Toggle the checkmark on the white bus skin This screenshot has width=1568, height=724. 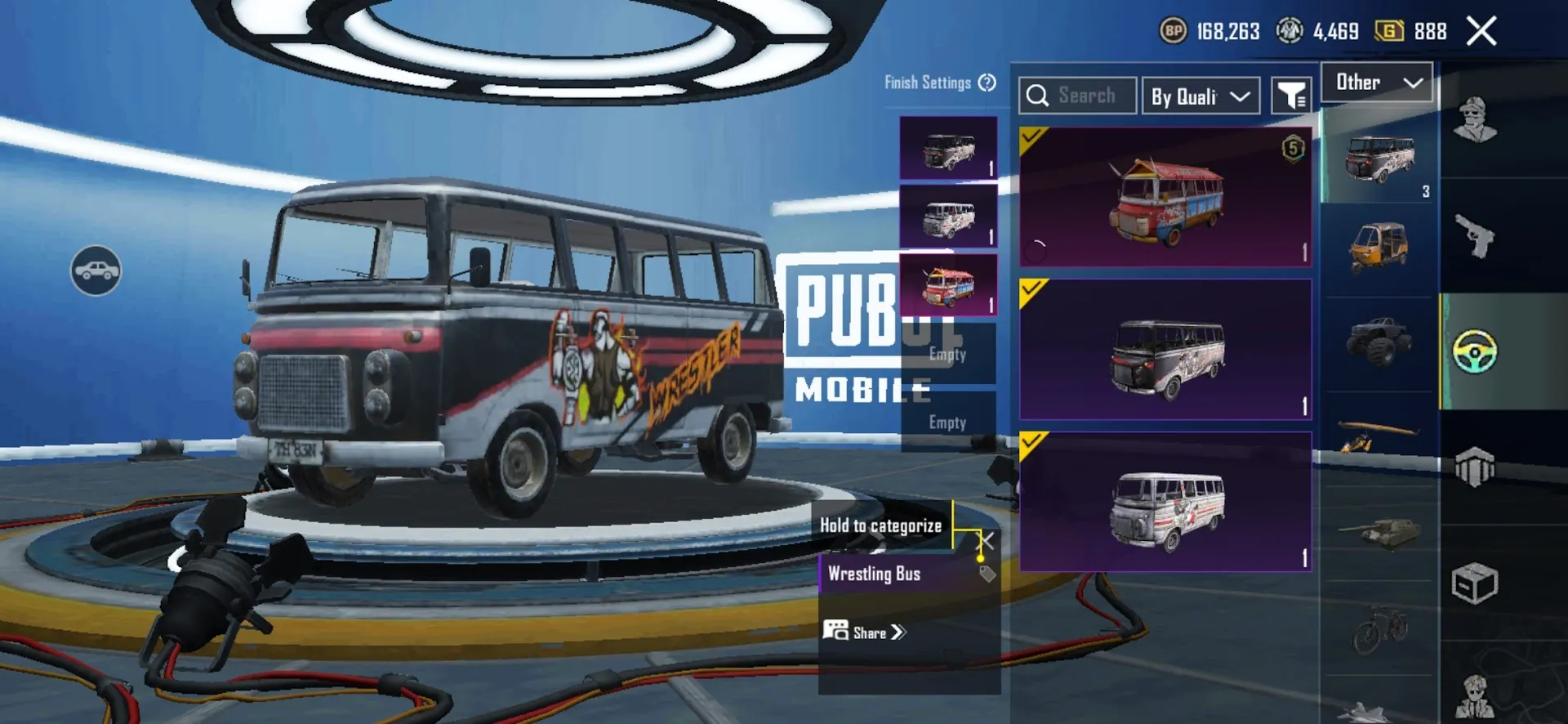1032,444
